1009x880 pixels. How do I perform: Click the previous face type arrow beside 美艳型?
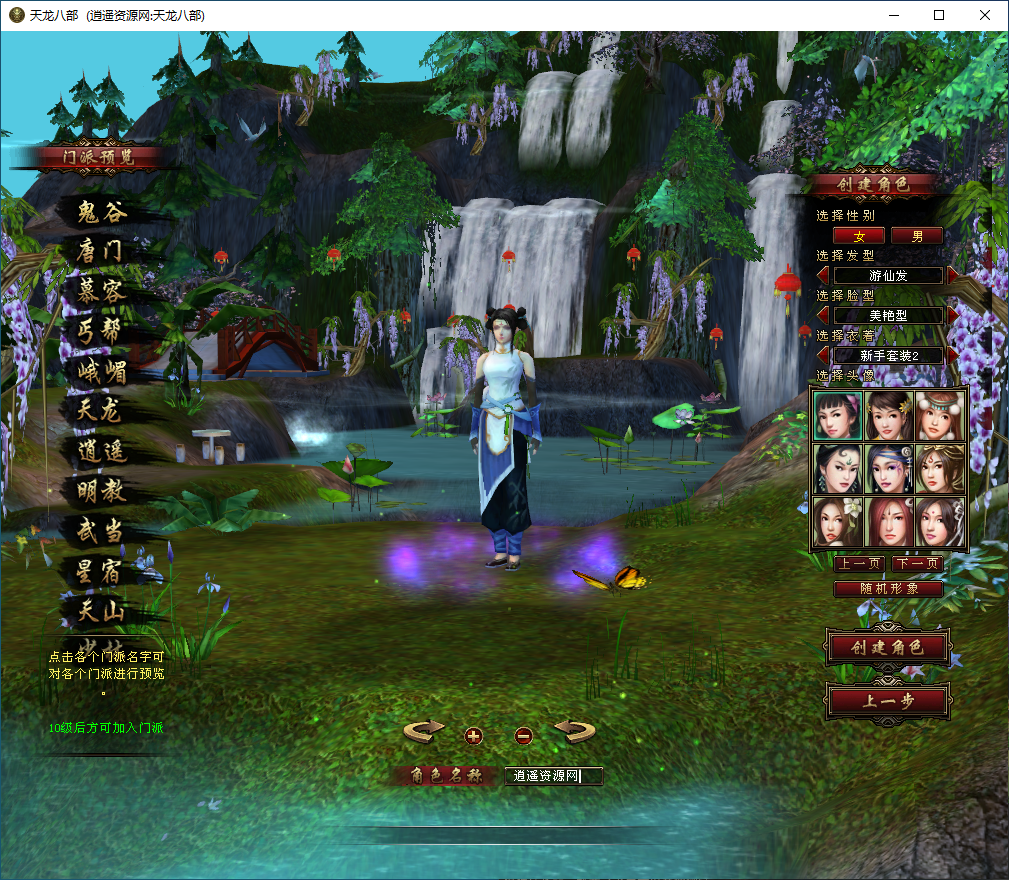point(824,315)
